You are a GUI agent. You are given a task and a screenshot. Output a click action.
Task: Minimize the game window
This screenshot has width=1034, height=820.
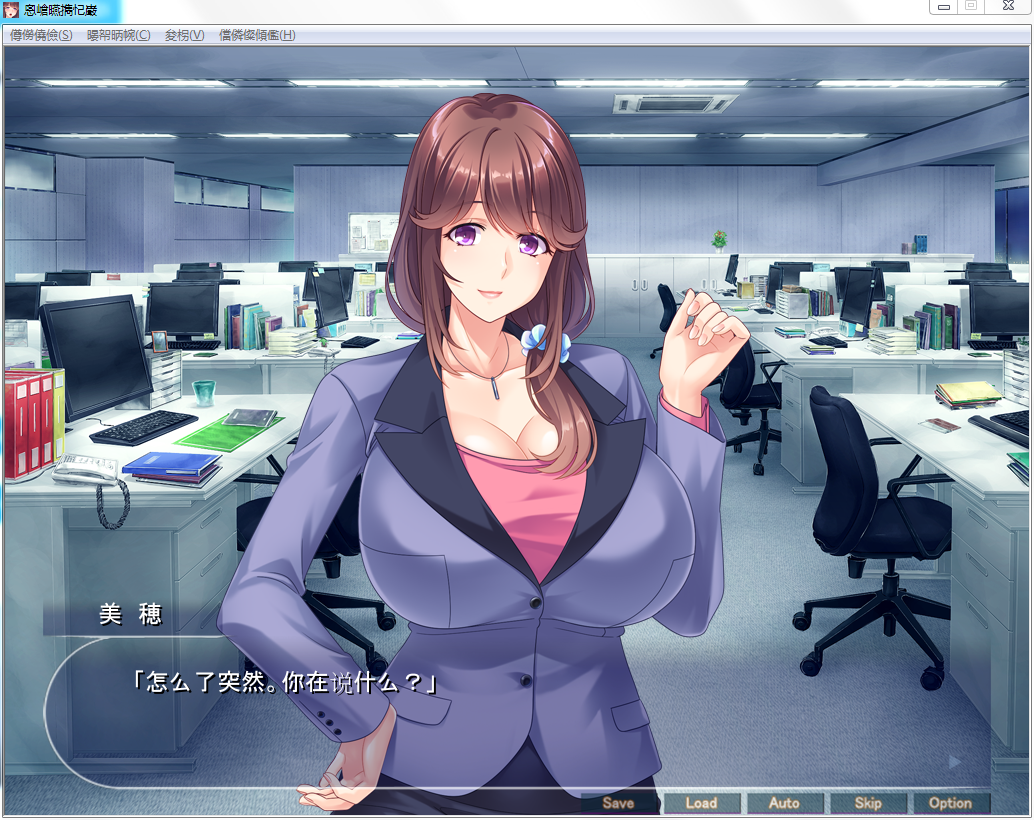(x=943, y=6)
